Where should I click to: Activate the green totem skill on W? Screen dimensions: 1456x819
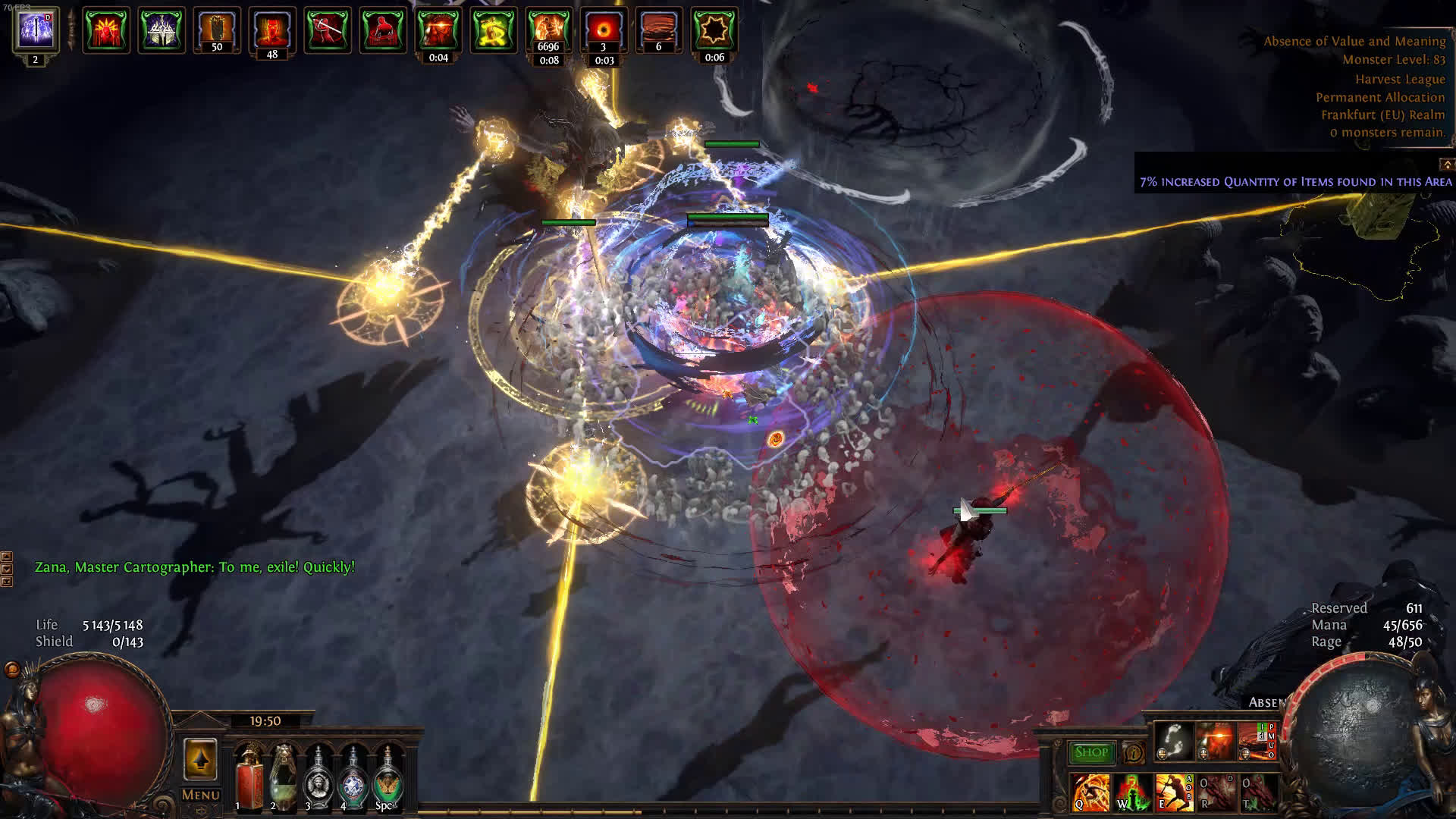point(1131,792)
